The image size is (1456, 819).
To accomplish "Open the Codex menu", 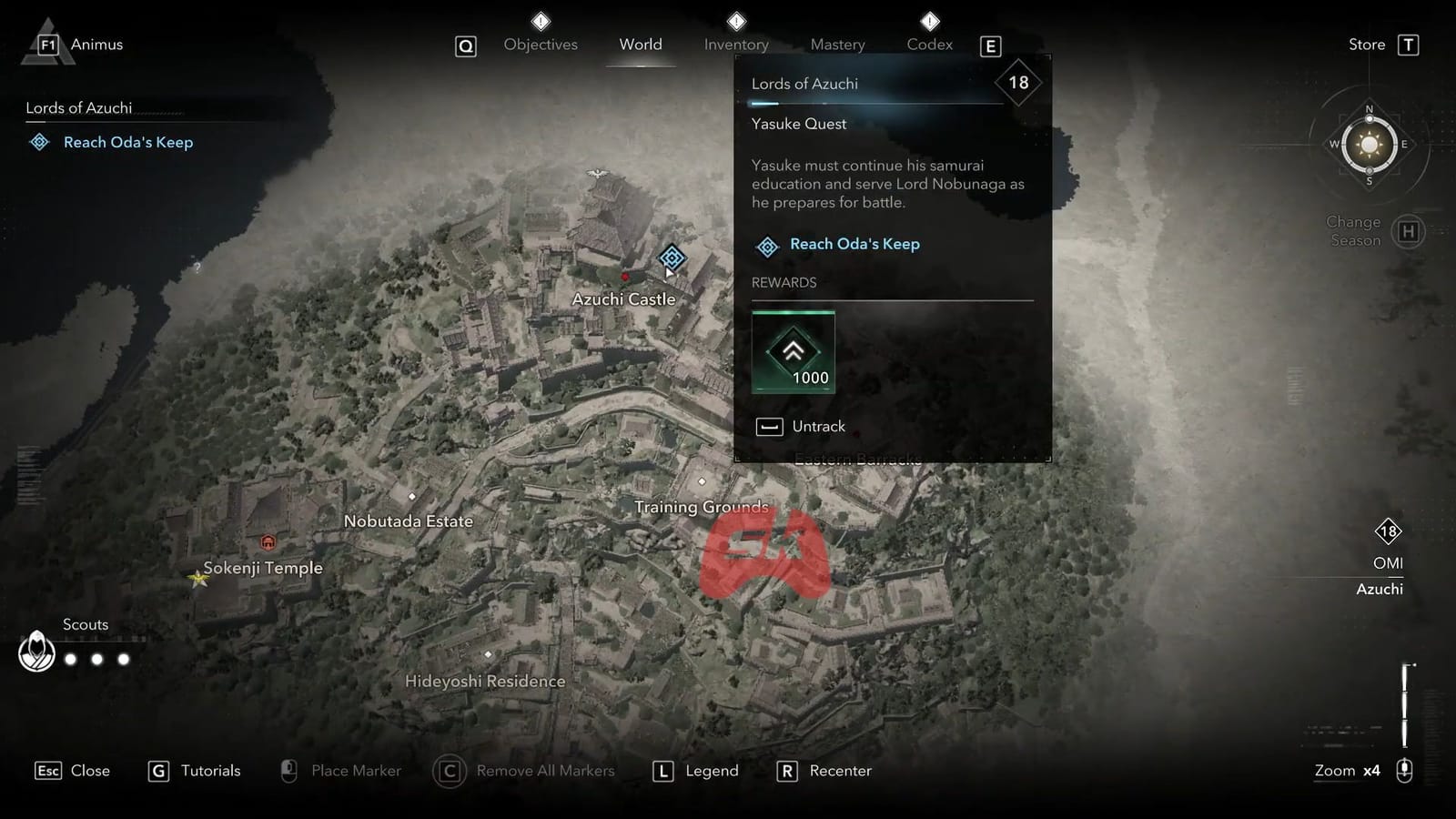I will 929,44.
